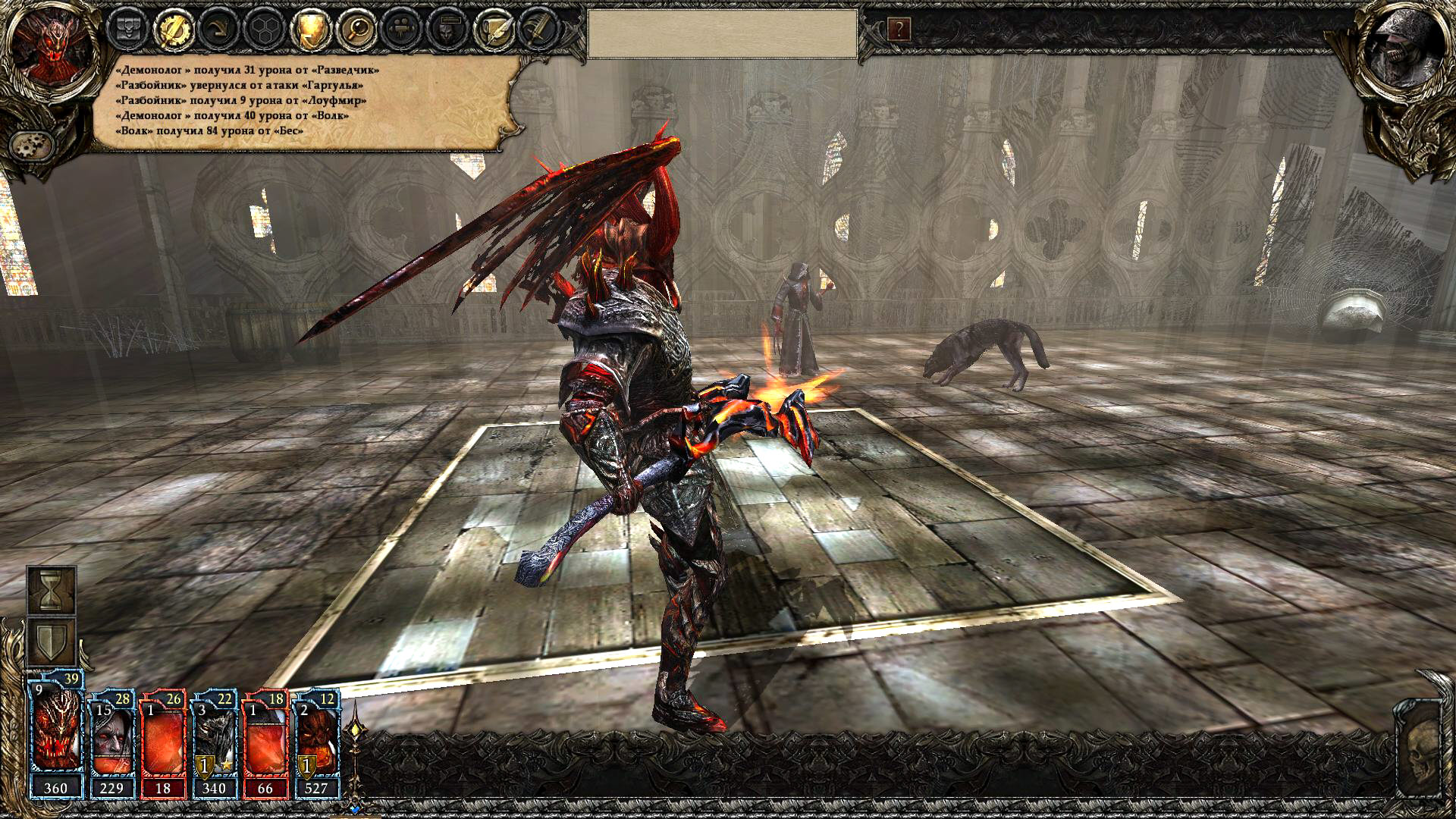Open the red question mark help
Image resolution: width=1456 pixels, height=819 pixels.
coord(899,30)
